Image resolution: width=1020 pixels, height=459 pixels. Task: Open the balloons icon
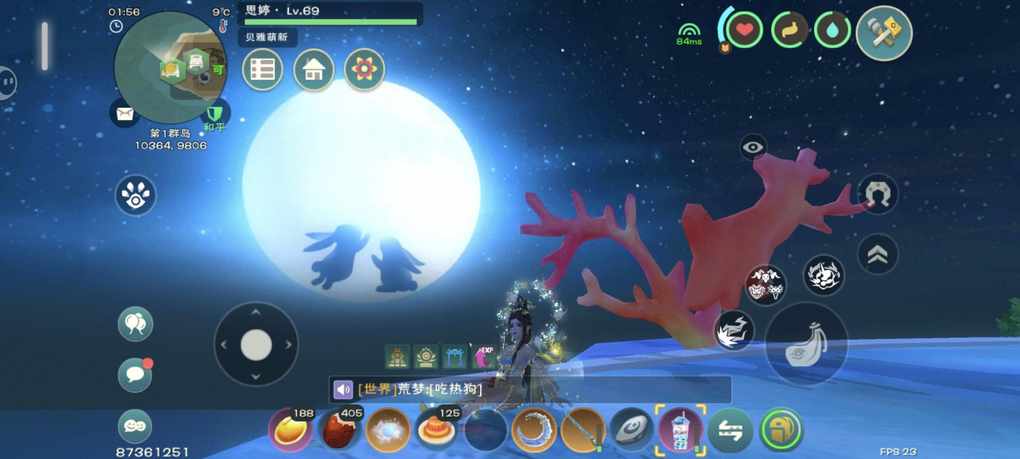135,323
